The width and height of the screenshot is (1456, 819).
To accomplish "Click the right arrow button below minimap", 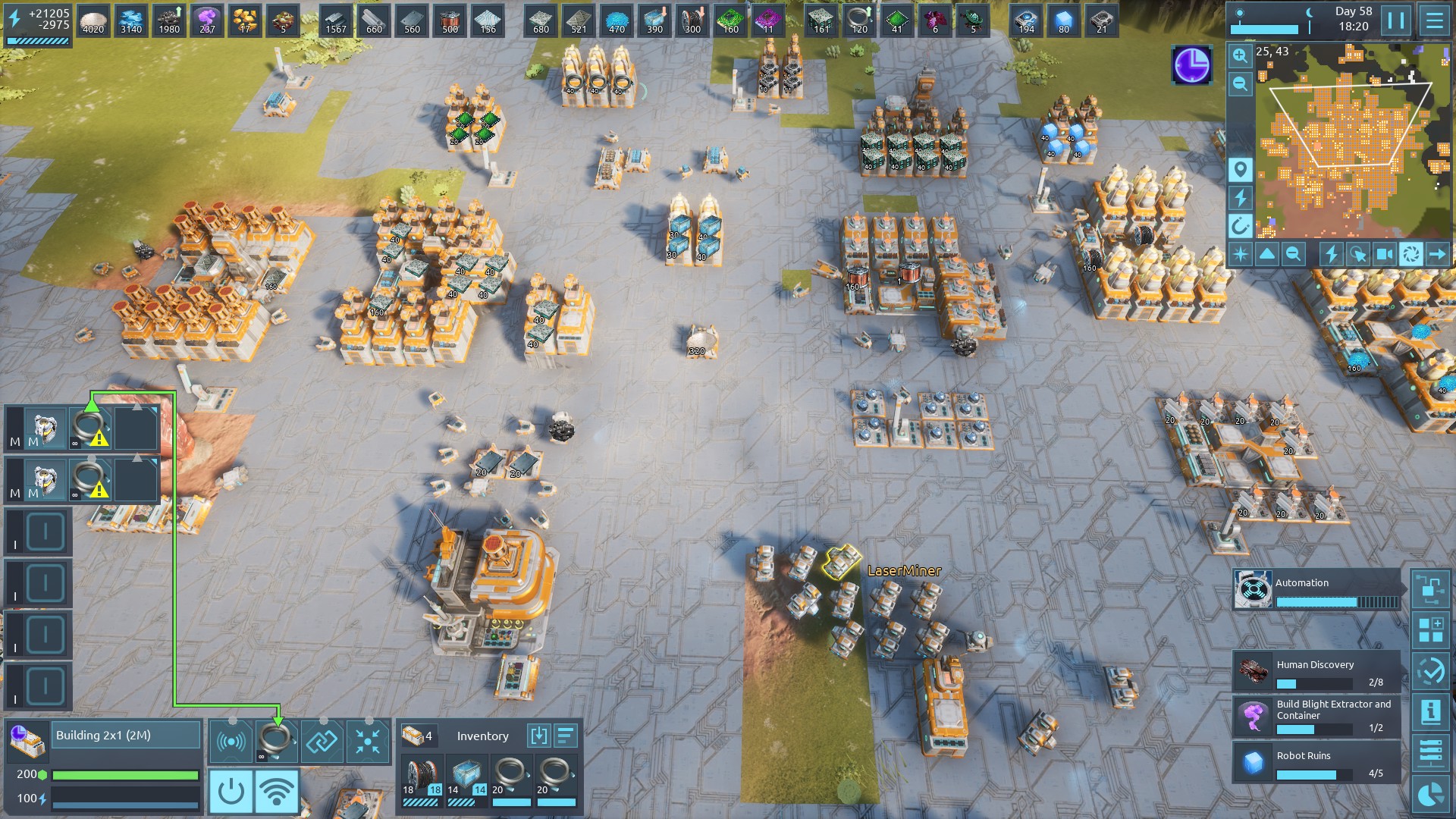I will pyautogui.click(x=1437, y=254).
